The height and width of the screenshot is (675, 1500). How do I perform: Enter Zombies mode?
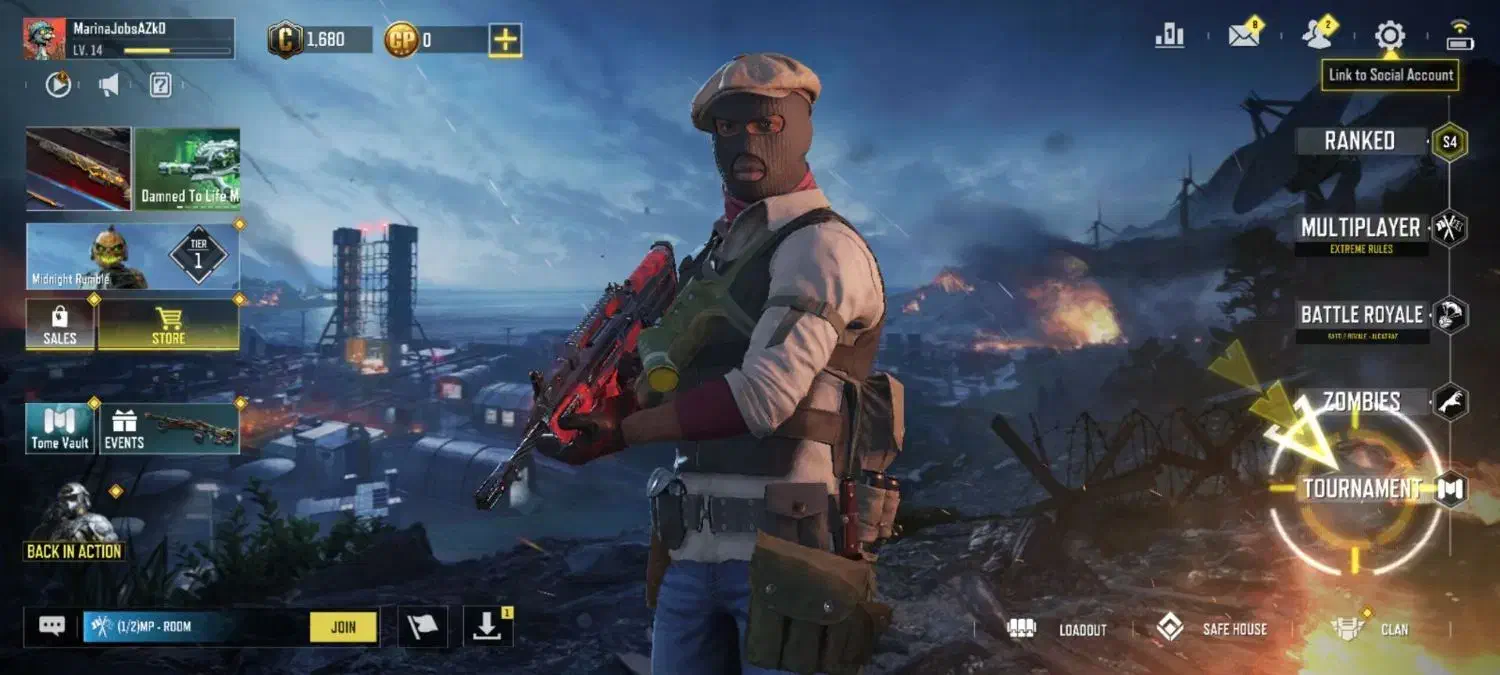pyautogui.click(x=1361, y=402)
